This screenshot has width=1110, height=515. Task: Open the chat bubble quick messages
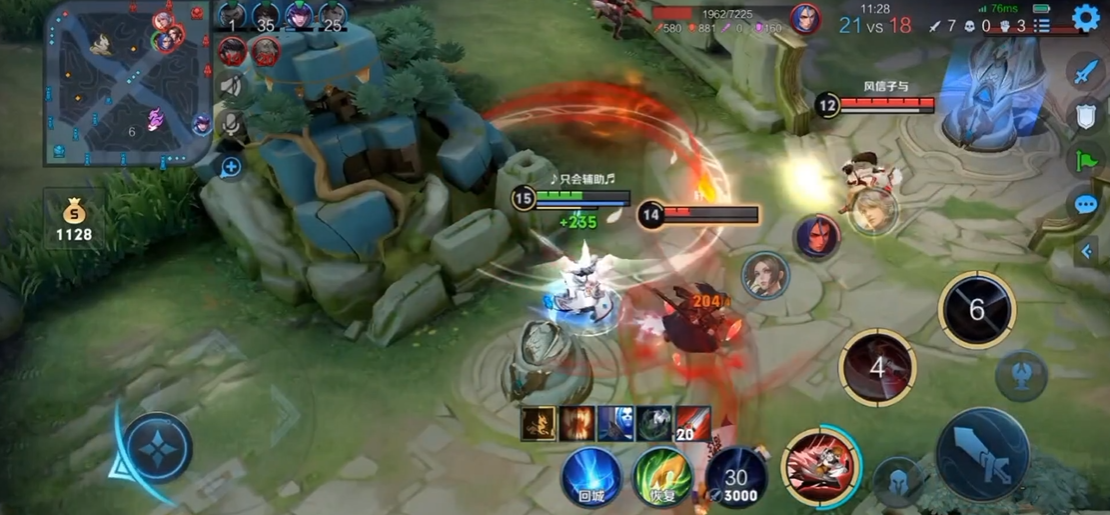[x=1085, y=205]
